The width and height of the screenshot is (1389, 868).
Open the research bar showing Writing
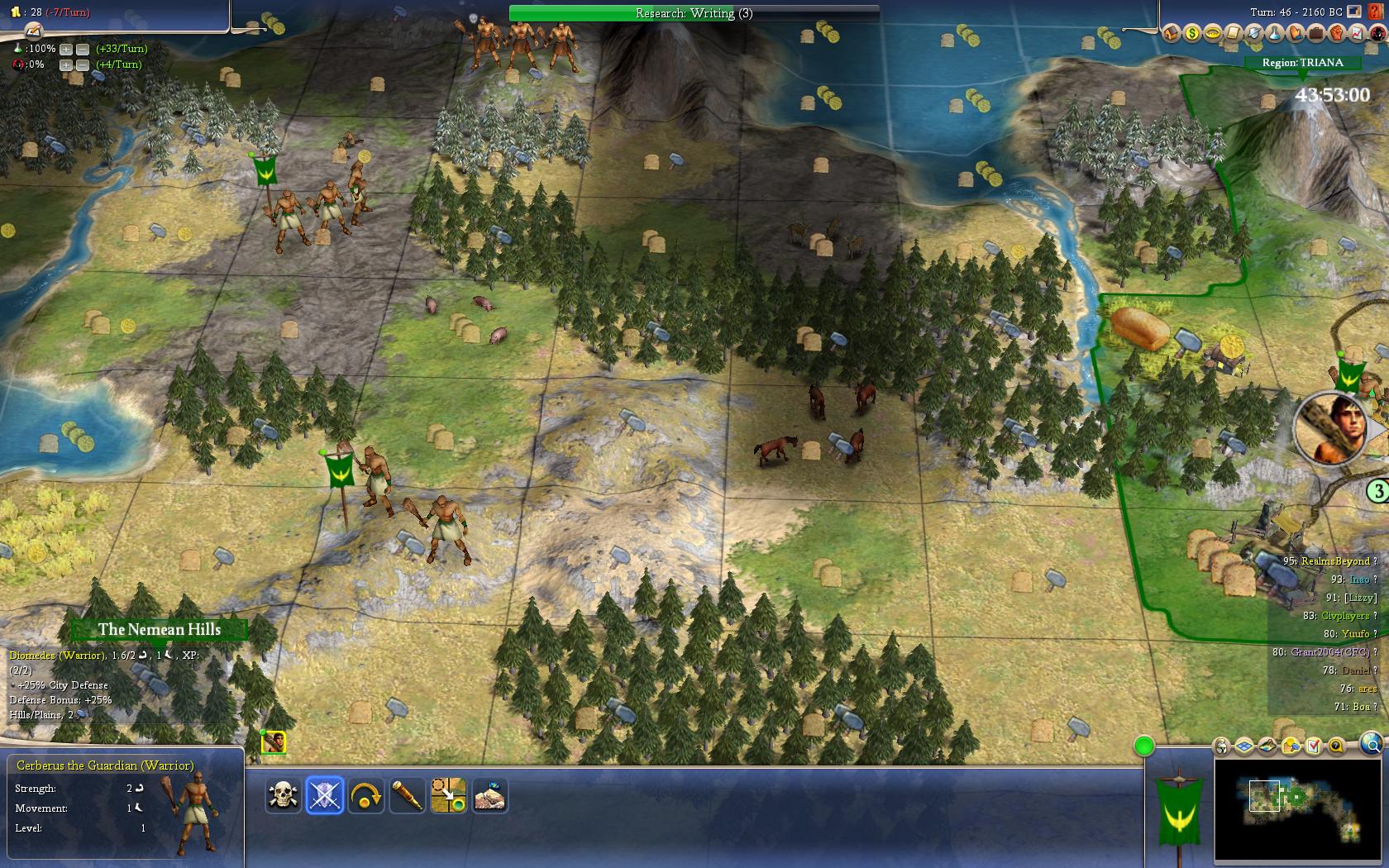click(x=694, y=13)
